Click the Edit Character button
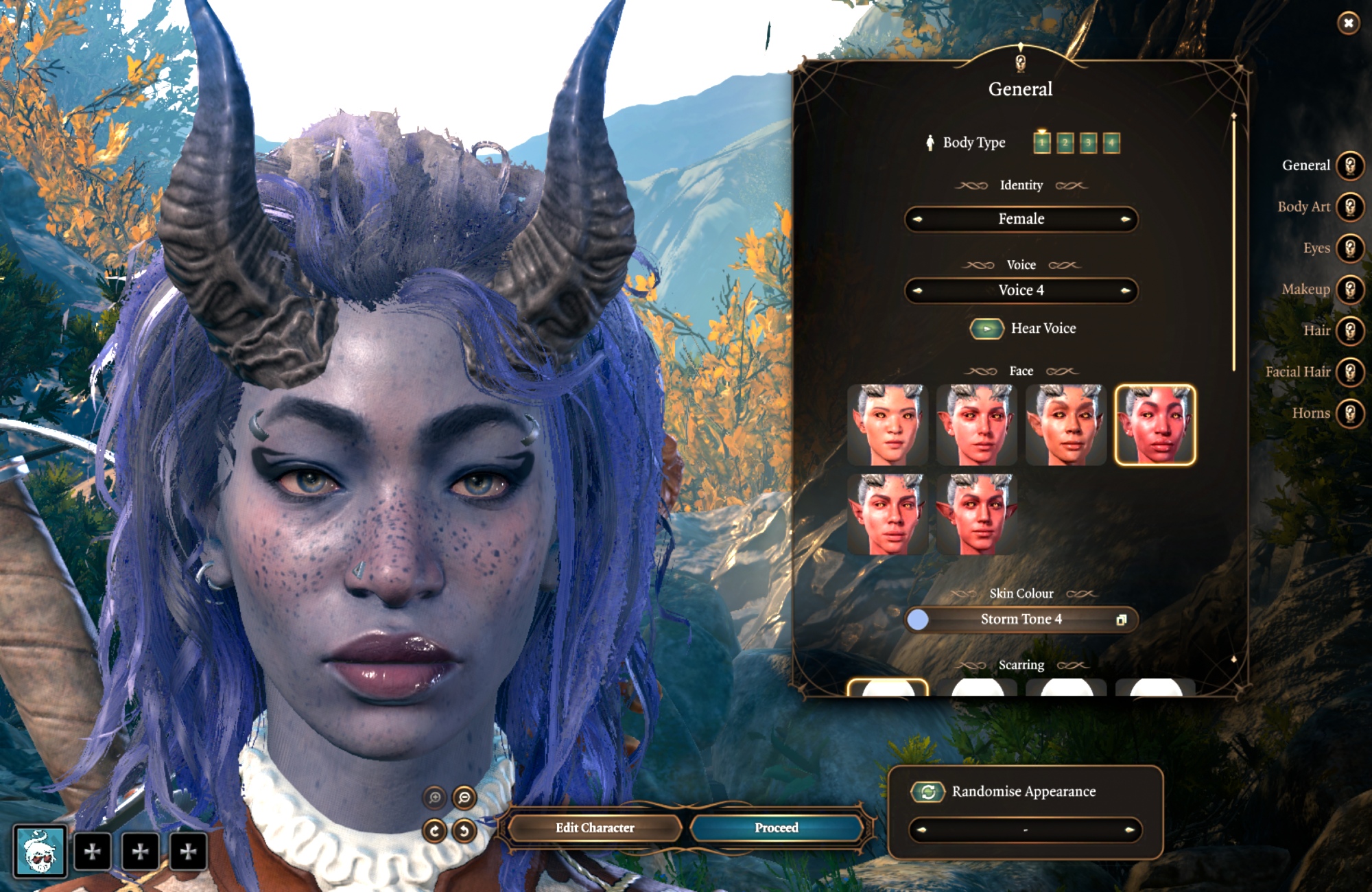1372x892 pixels. 595,828
